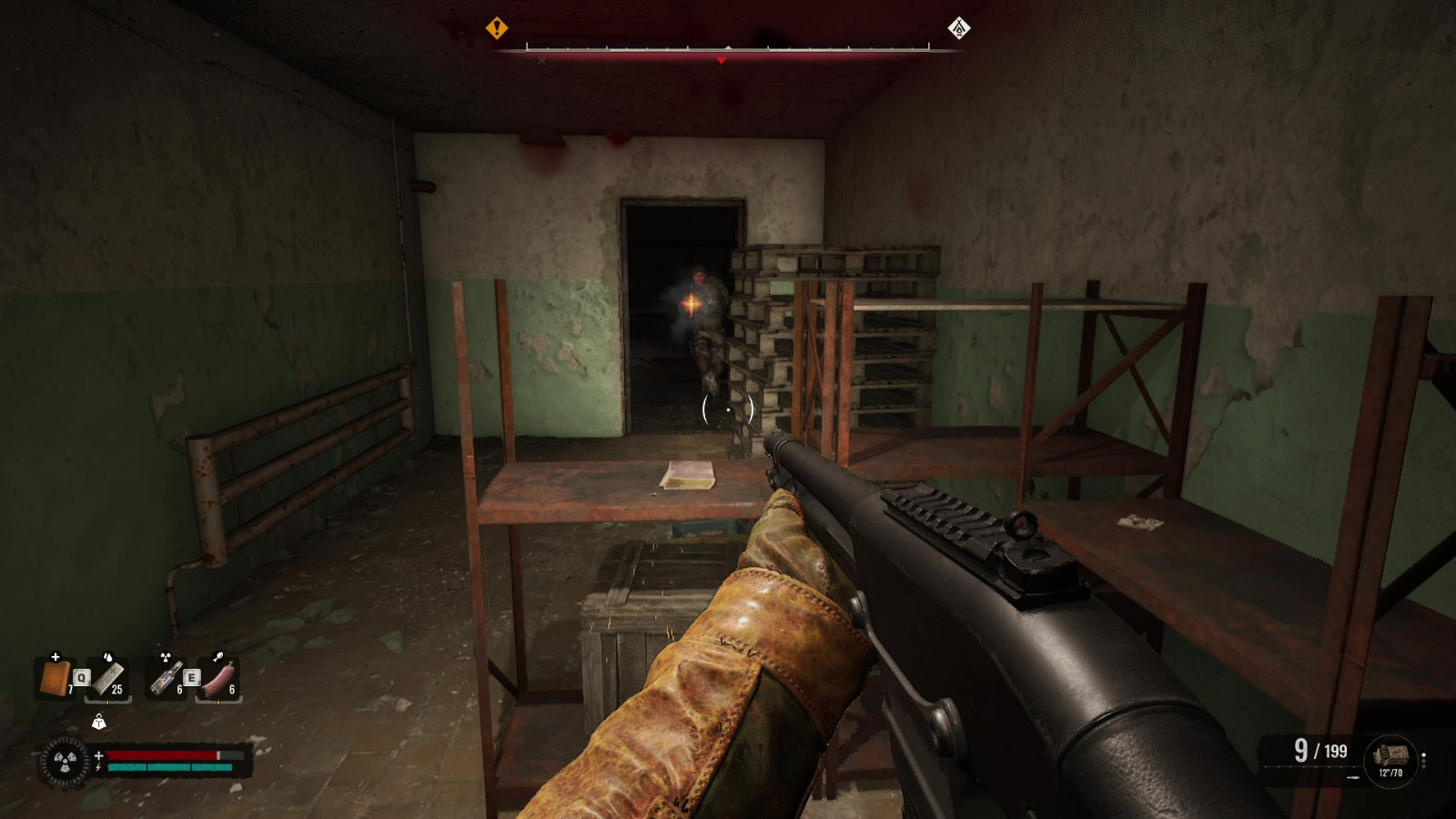This screenshot has height=819, width=1456.
Task: Click the center notch marker on the compass strip
Action: [728, 47]
